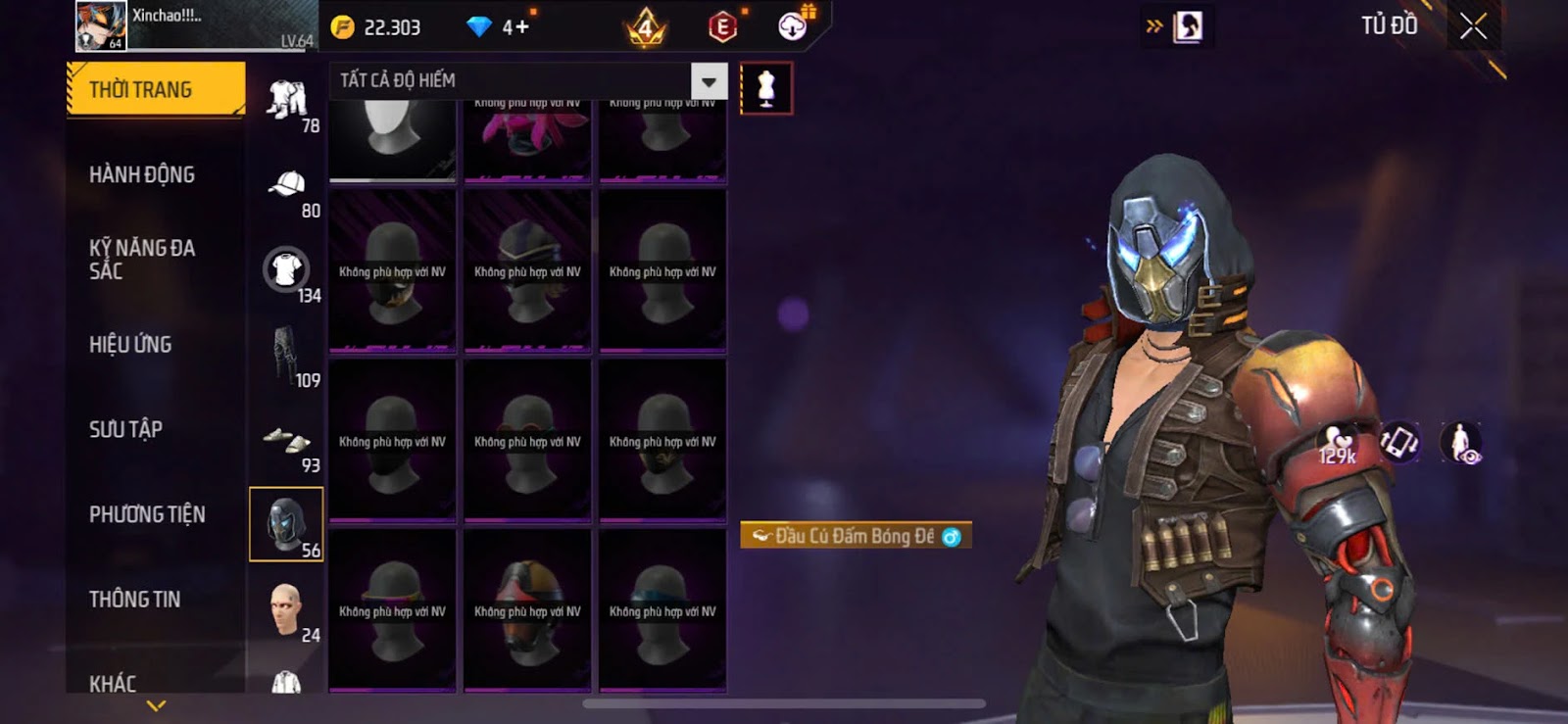1568x724 pixels.
Task: Select the outfit set category with 78 items
Action: click(x=287, y=103)
